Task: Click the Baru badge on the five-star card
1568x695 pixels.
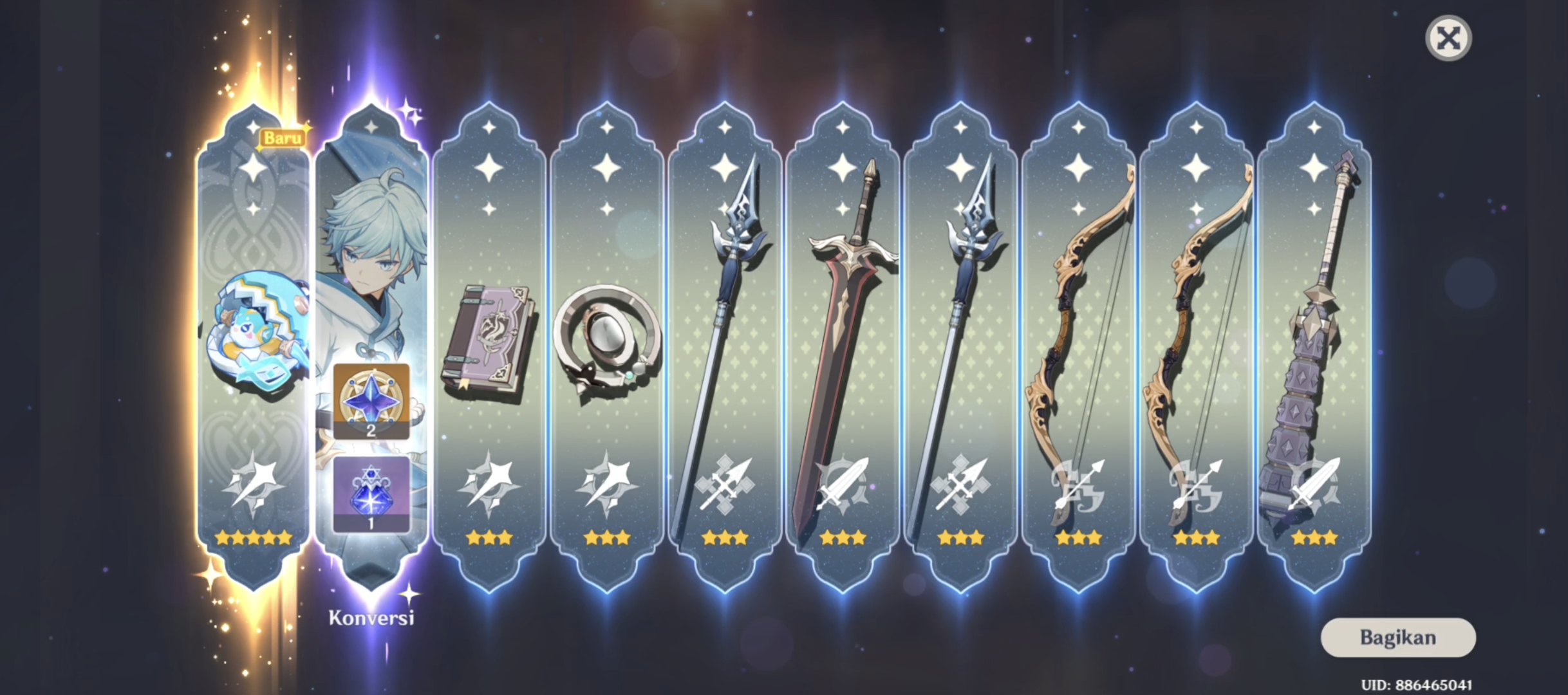Action: coord(283,136)
